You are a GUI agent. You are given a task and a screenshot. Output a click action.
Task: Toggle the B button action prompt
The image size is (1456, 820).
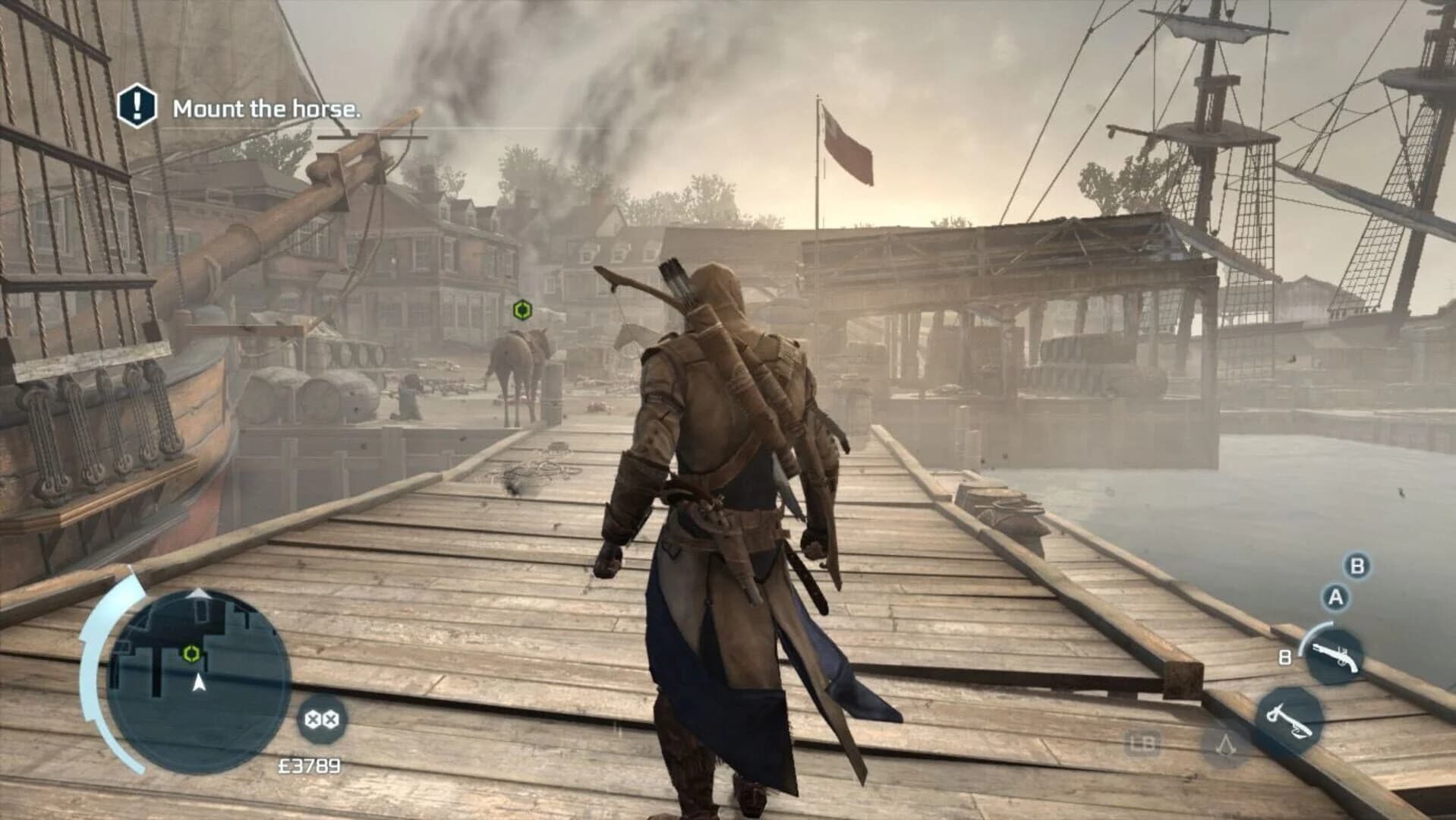point(1355,566)
